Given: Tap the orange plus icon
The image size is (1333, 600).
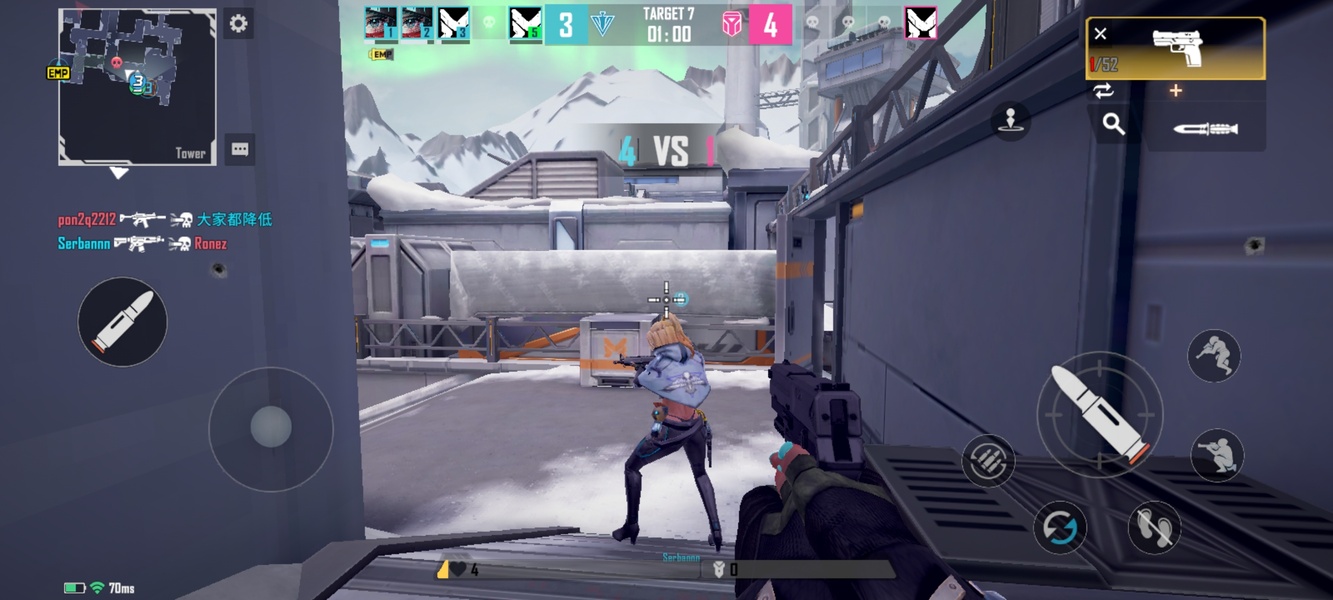Looking at the screenshot, I should (x=1176, y=91).
